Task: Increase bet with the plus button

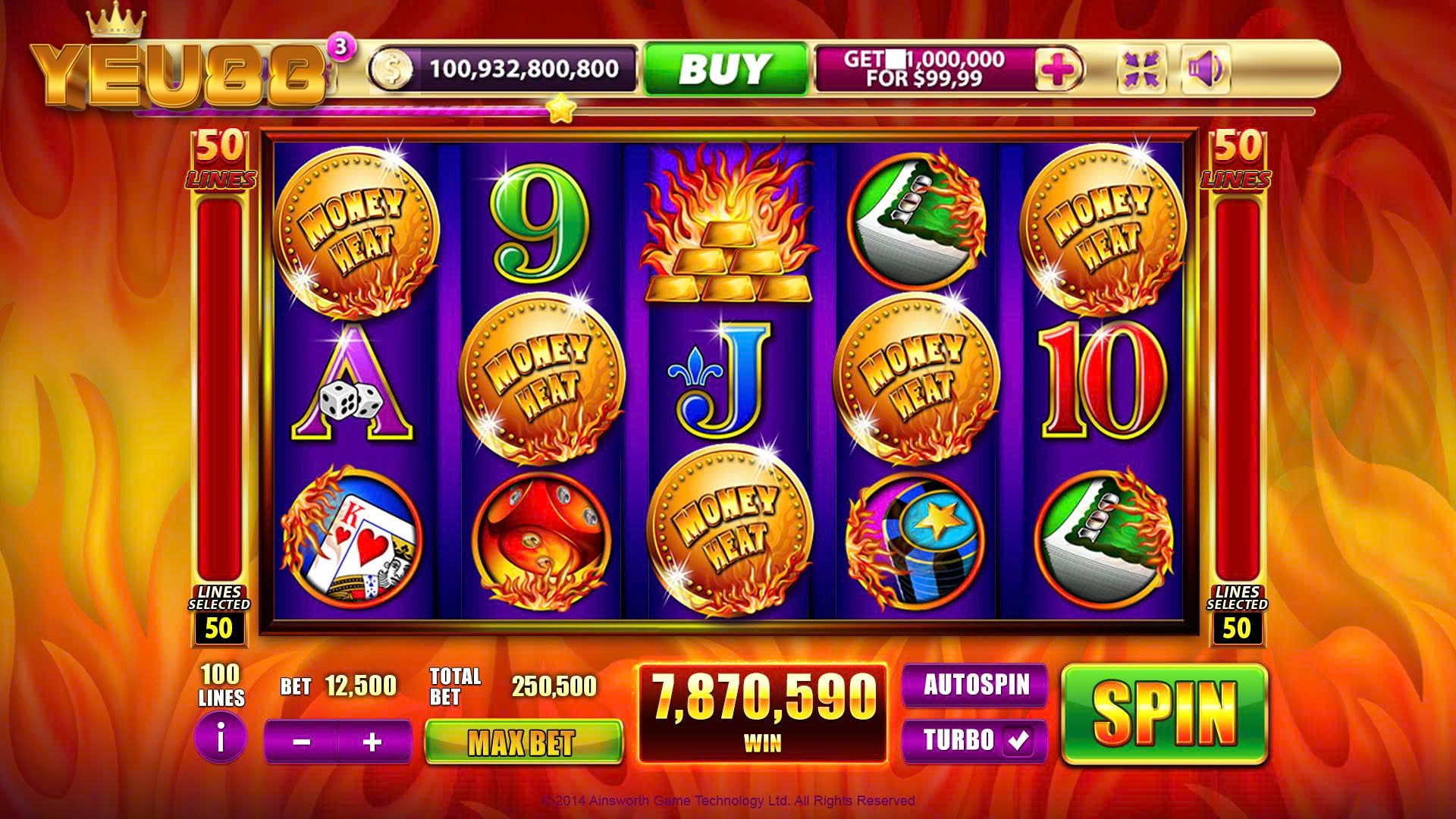Action: 372,742
